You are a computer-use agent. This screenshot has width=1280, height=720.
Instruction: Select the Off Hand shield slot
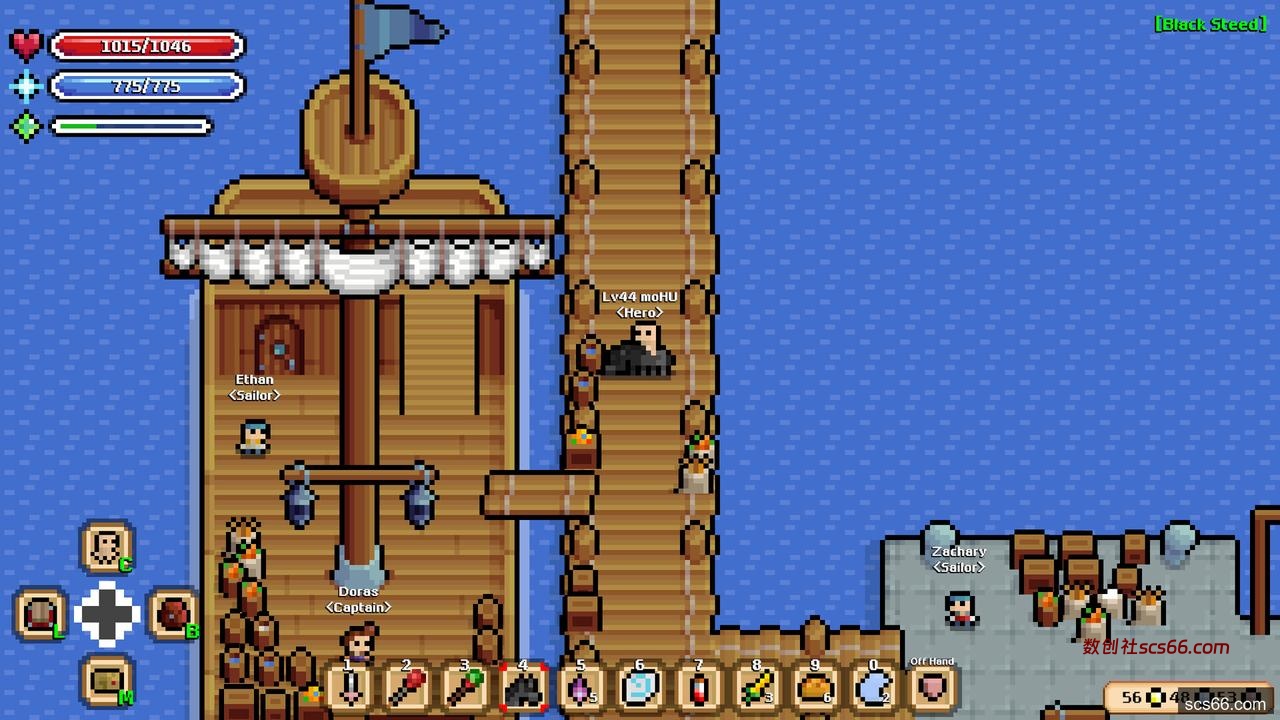click(932, 688)
